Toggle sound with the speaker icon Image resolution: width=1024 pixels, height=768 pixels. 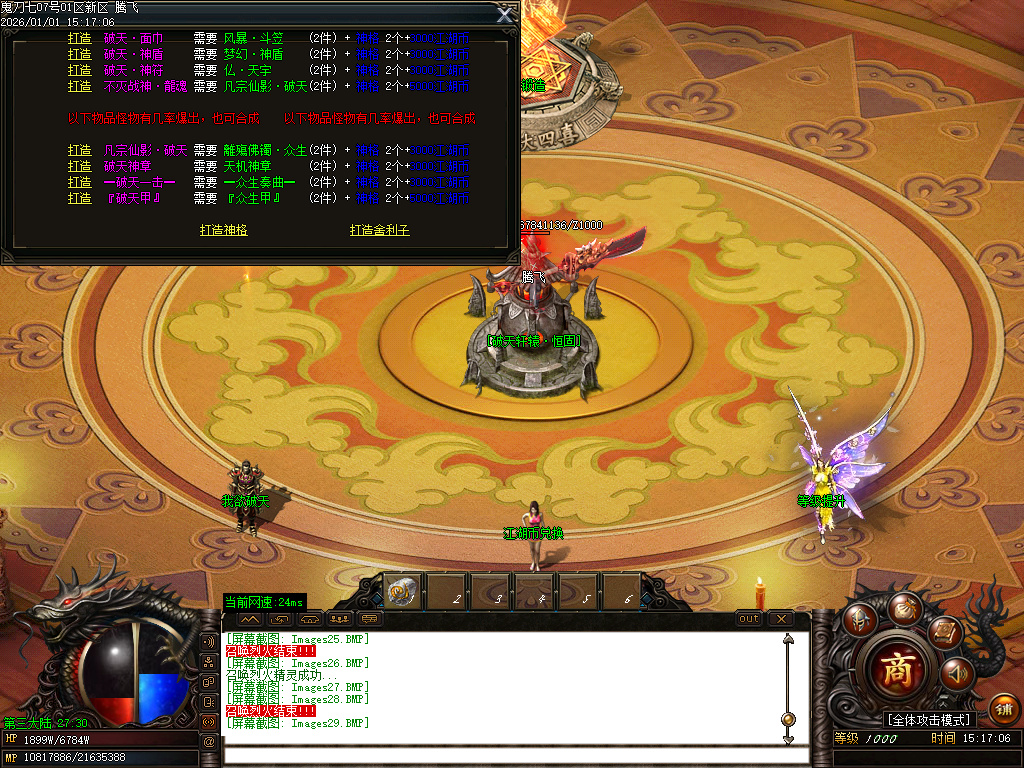[x=957, y=675]
